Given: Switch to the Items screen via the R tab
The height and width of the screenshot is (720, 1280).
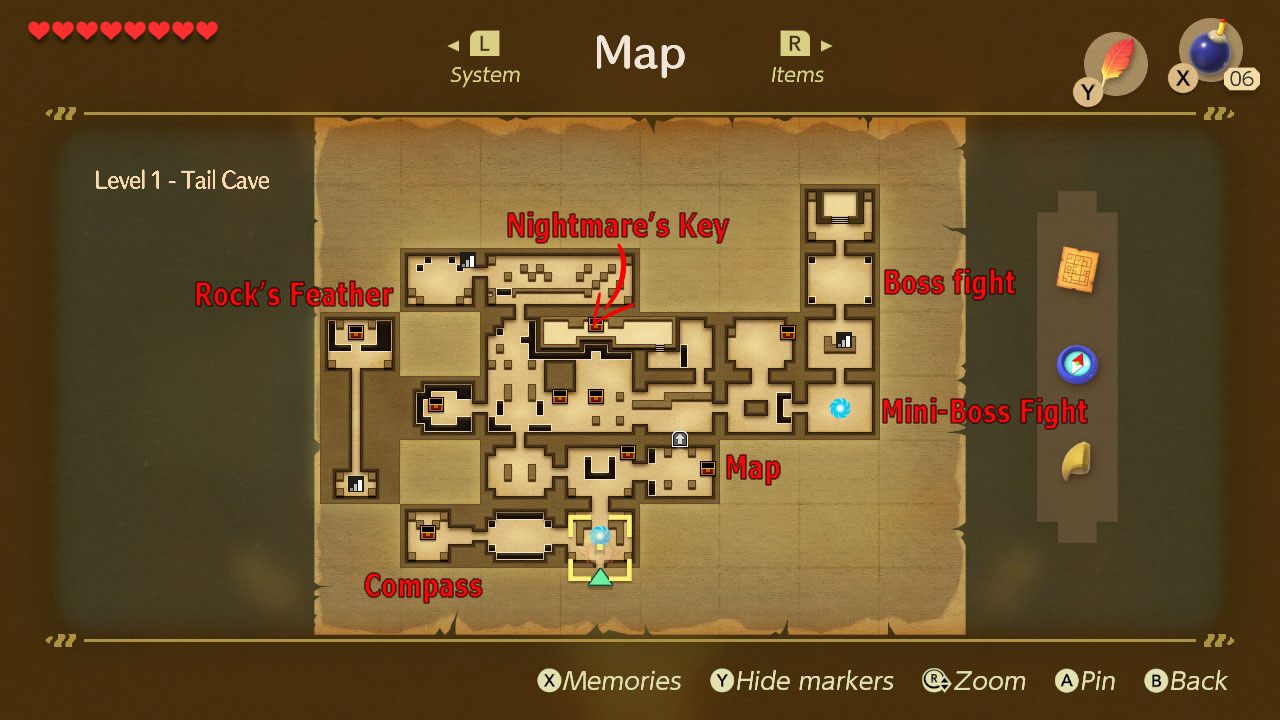Looking at the screenshot, I should click(795, 45).
